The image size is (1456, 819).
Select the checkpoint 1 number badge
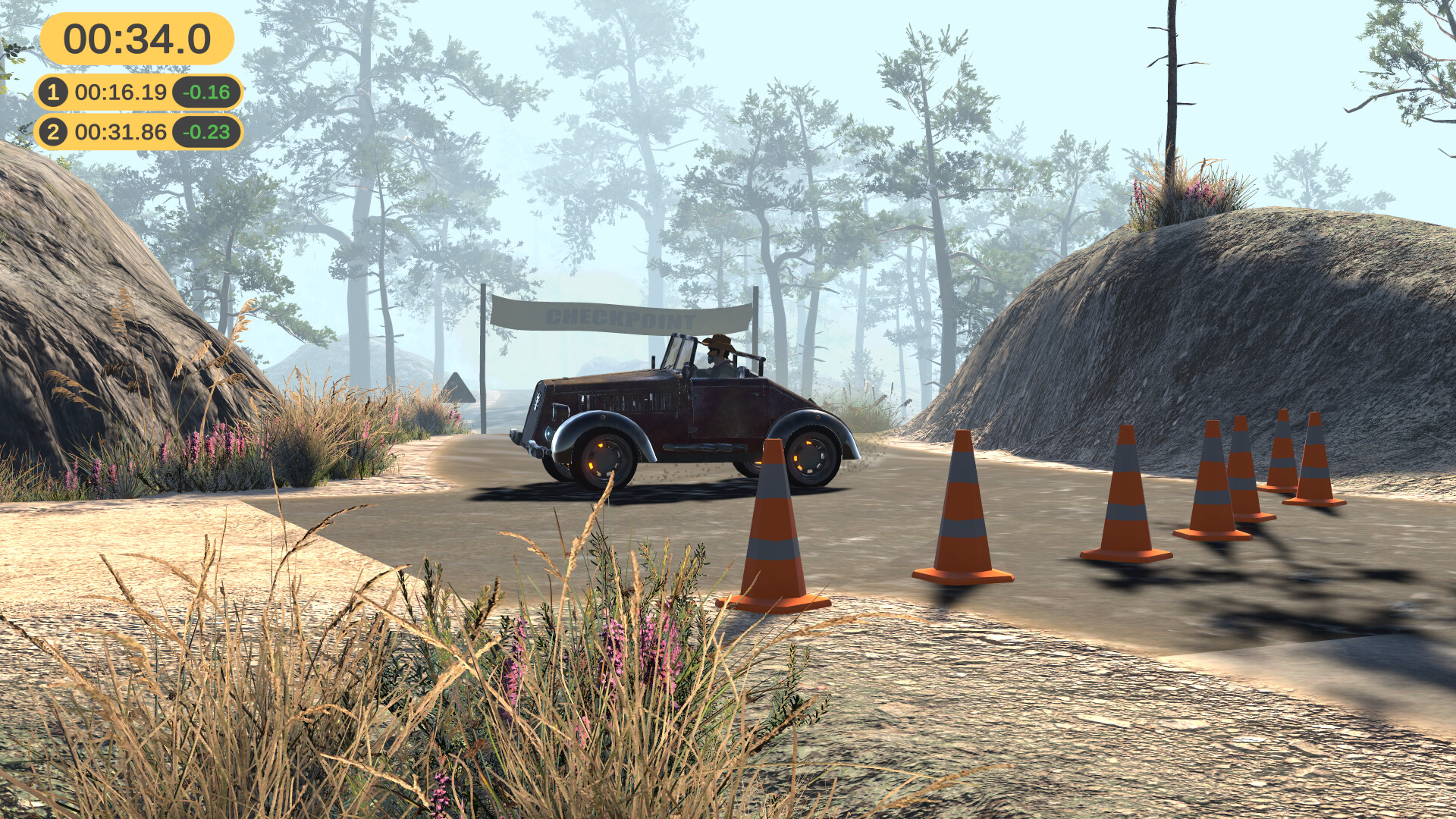(53, 91)
